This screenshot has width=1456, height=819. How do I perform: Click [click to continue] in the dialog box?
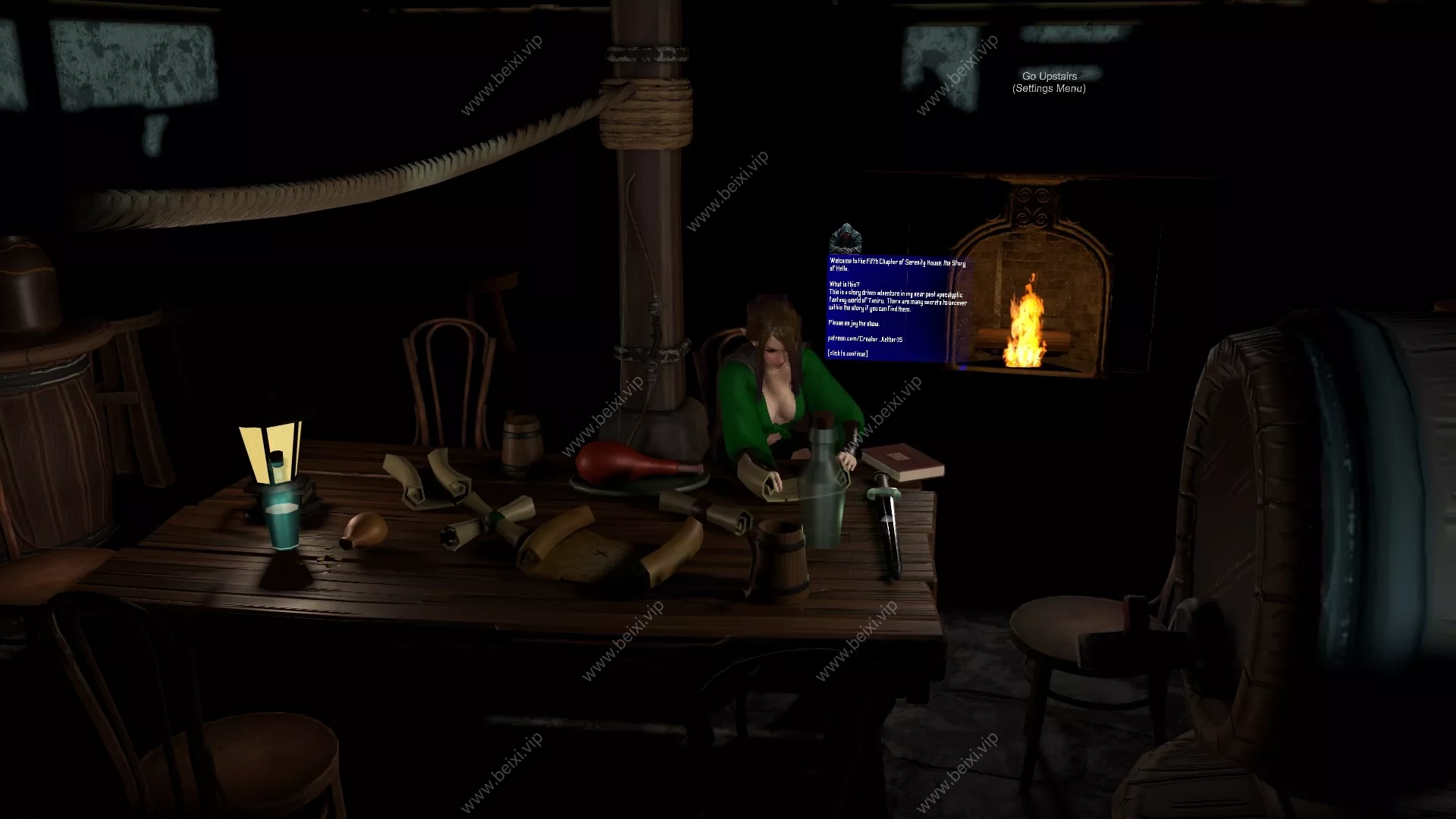pos(849,353)
